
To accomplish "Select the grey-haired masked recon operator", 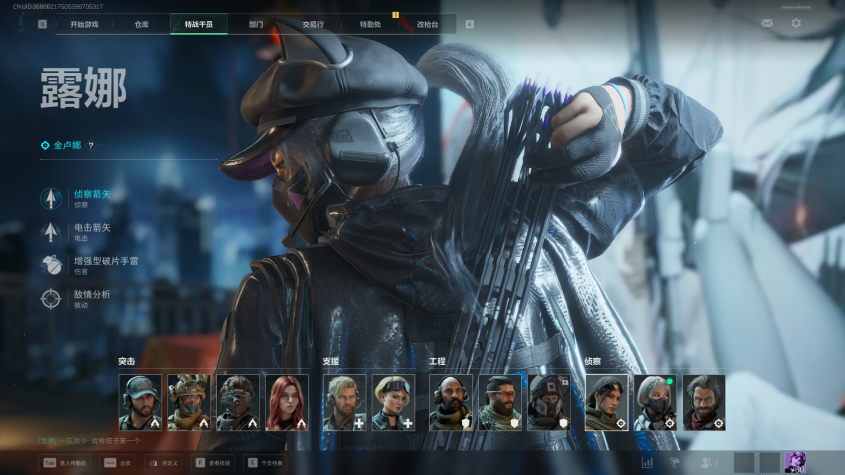I will point(655,402).
